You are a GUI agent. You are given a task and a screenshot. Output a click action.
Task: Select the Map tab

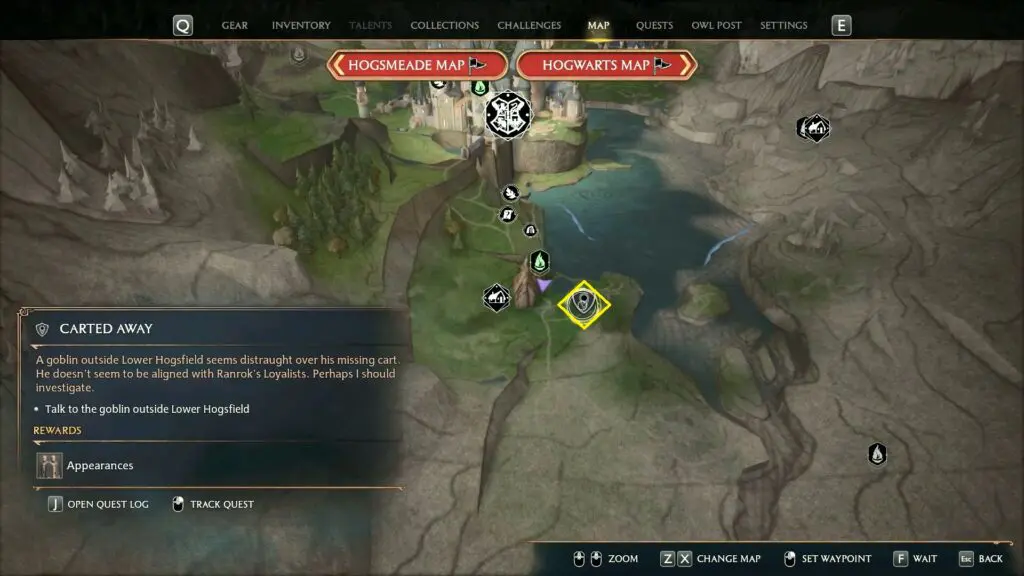pos(598,25)
